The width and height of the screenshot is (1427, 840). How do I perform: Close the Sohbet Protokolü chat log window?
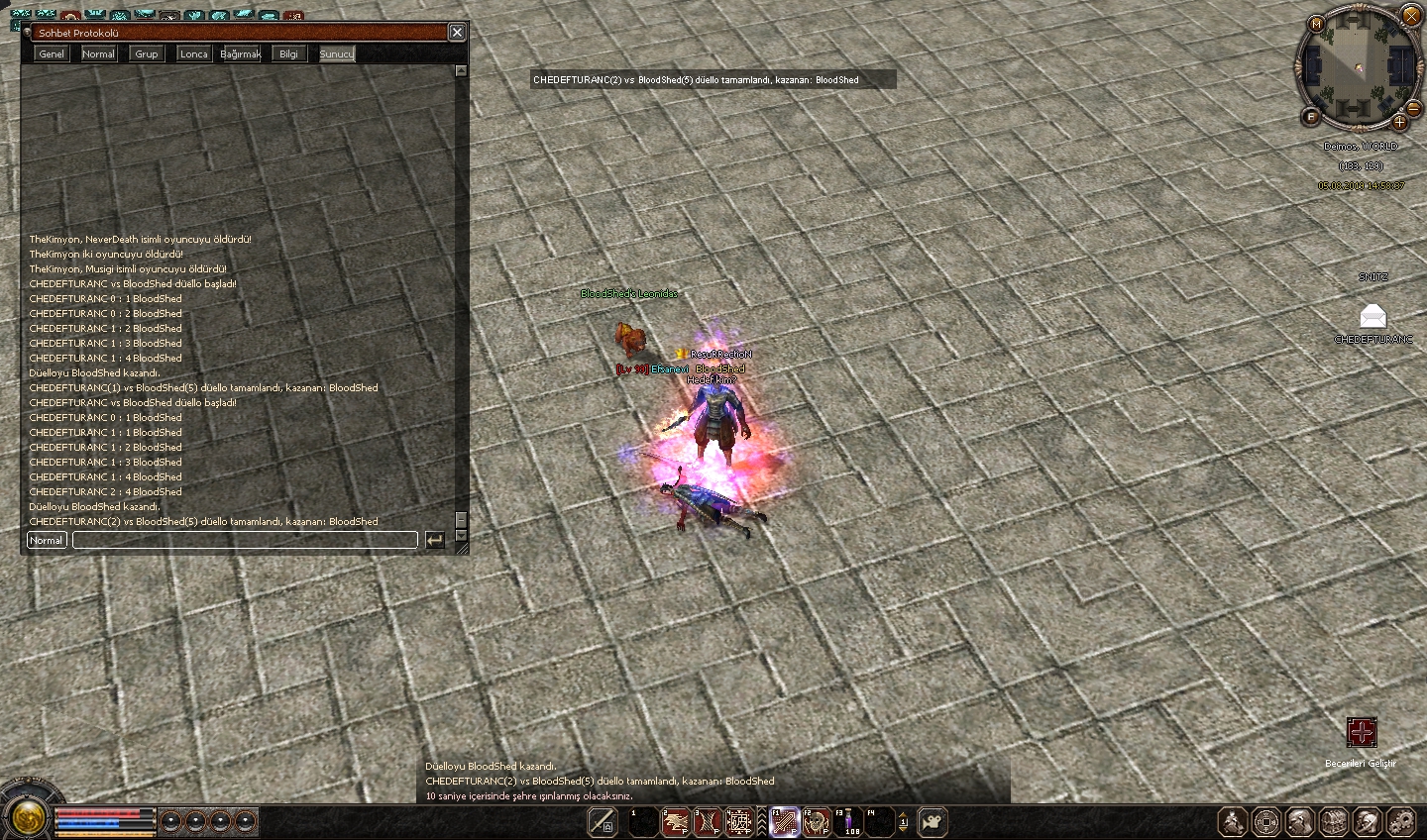click(x=457, y=33)
